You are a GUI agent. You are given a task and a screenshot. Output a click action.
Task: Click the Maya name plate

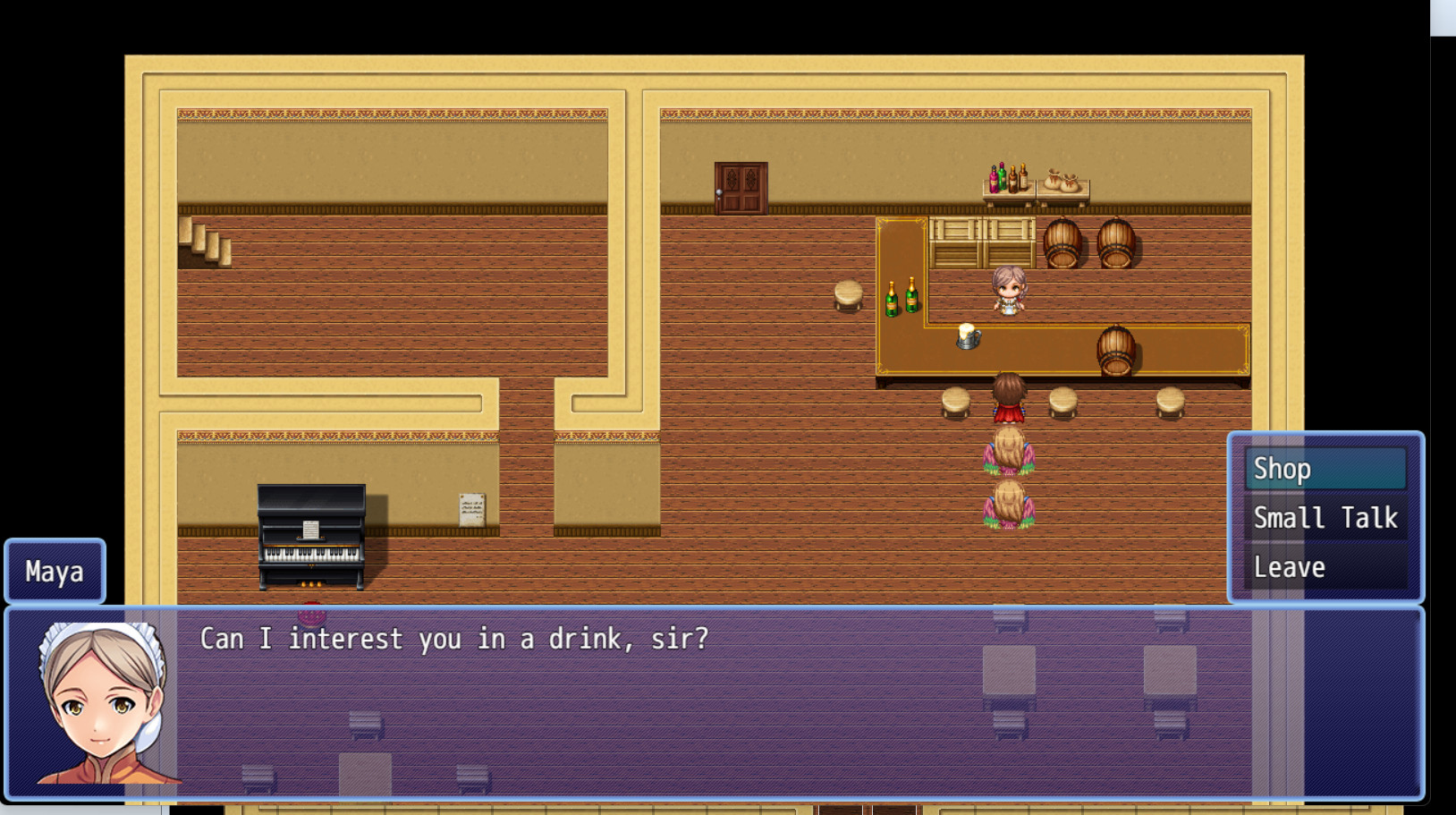tap(54, 572)
